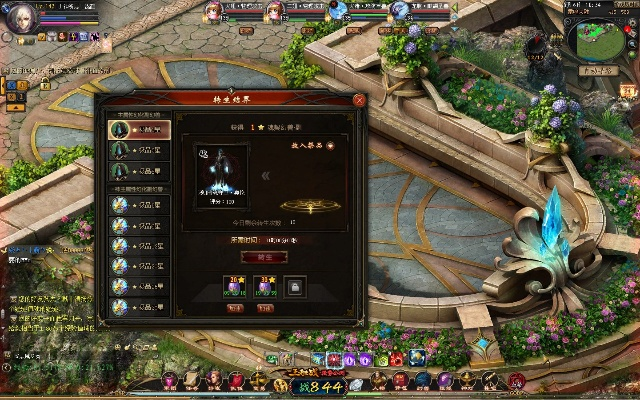Activate the blue glowing skill on hotbar

pos(417,358)
